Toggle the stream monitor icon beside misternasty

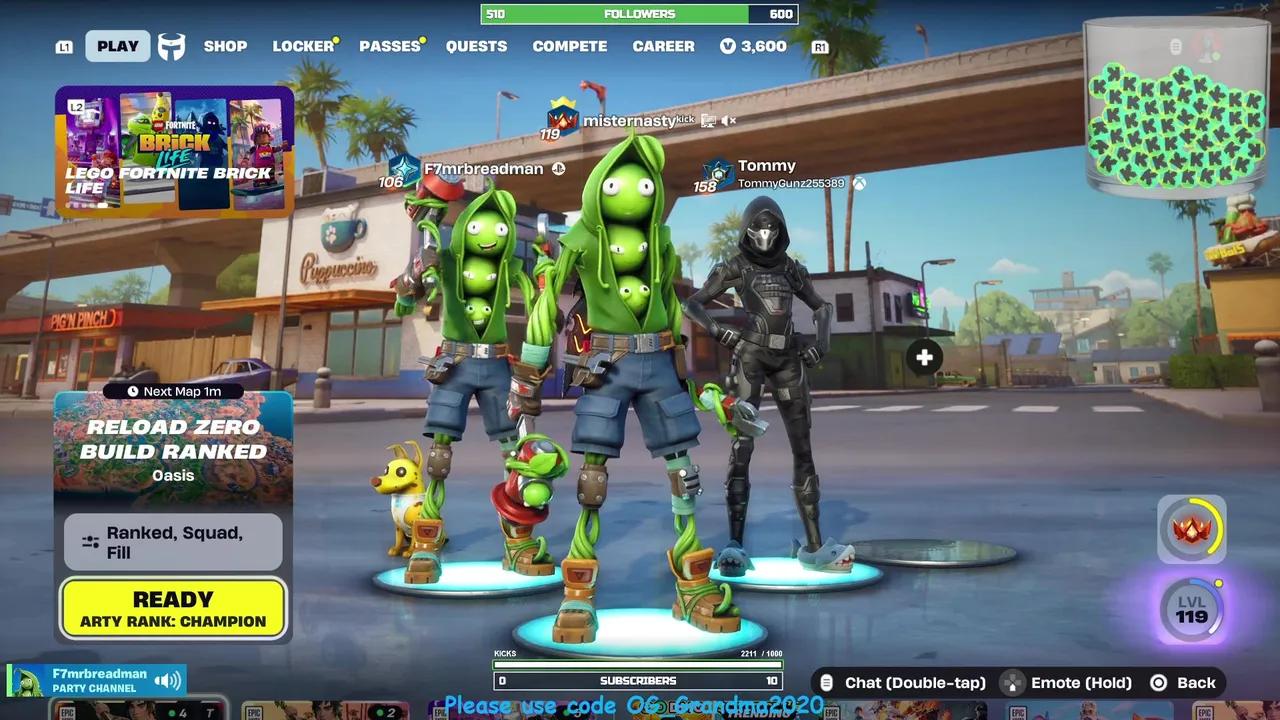click(x=706, y=120)
